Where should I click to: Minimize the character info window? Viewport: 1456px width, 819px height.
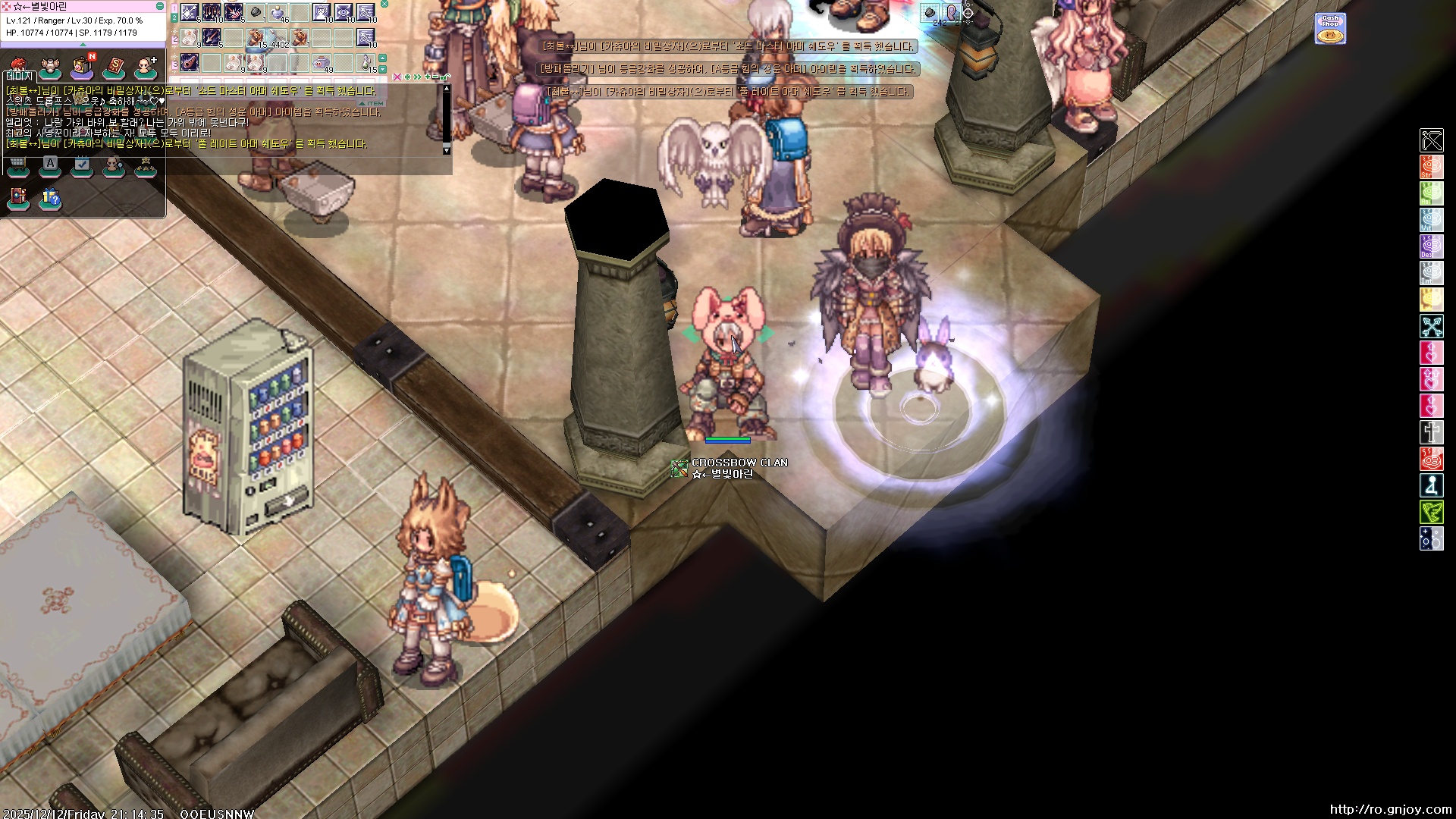pos(159,6)
